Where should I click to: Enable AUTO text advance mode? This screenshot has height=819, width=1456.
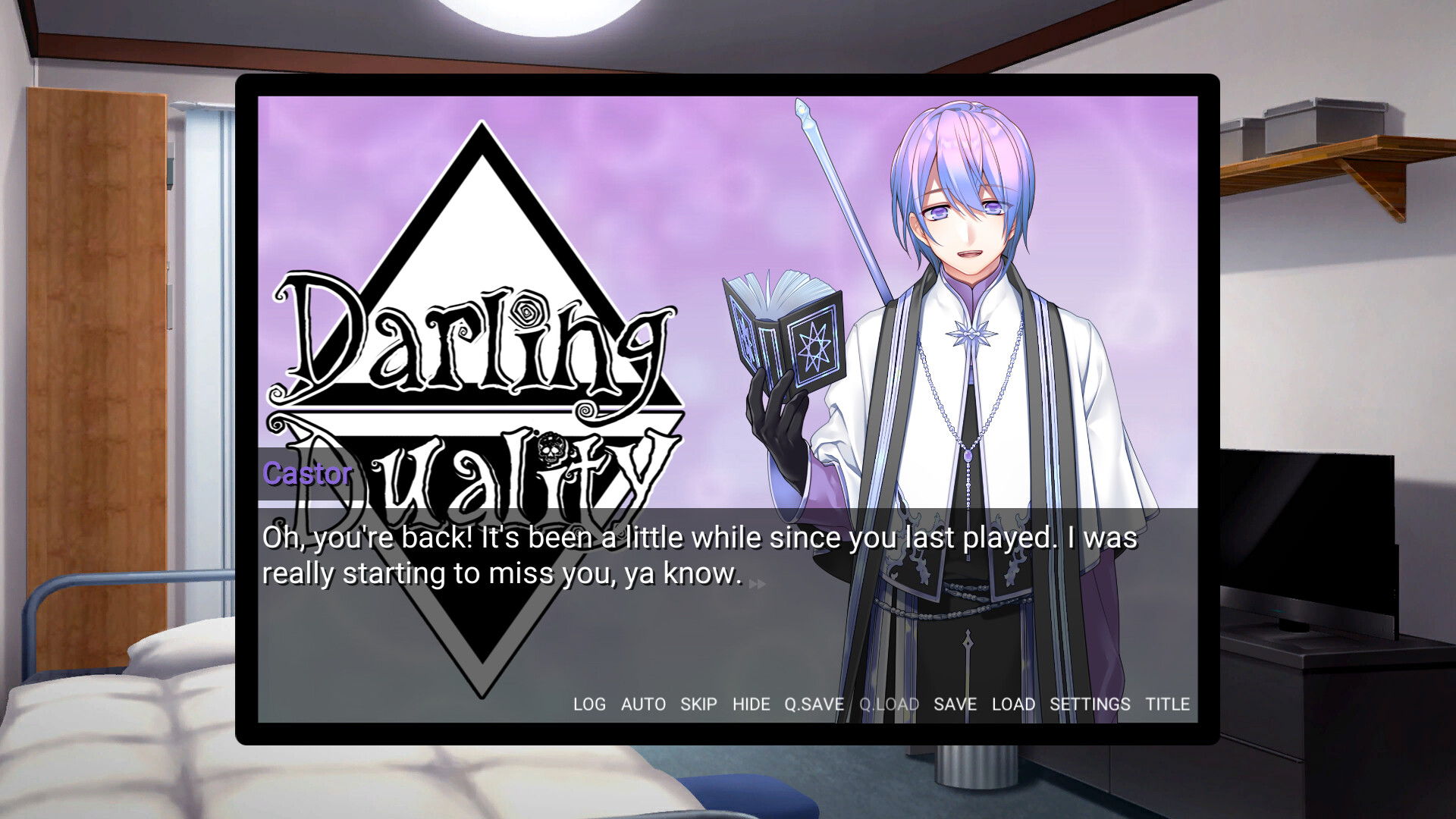pos(642,704)
